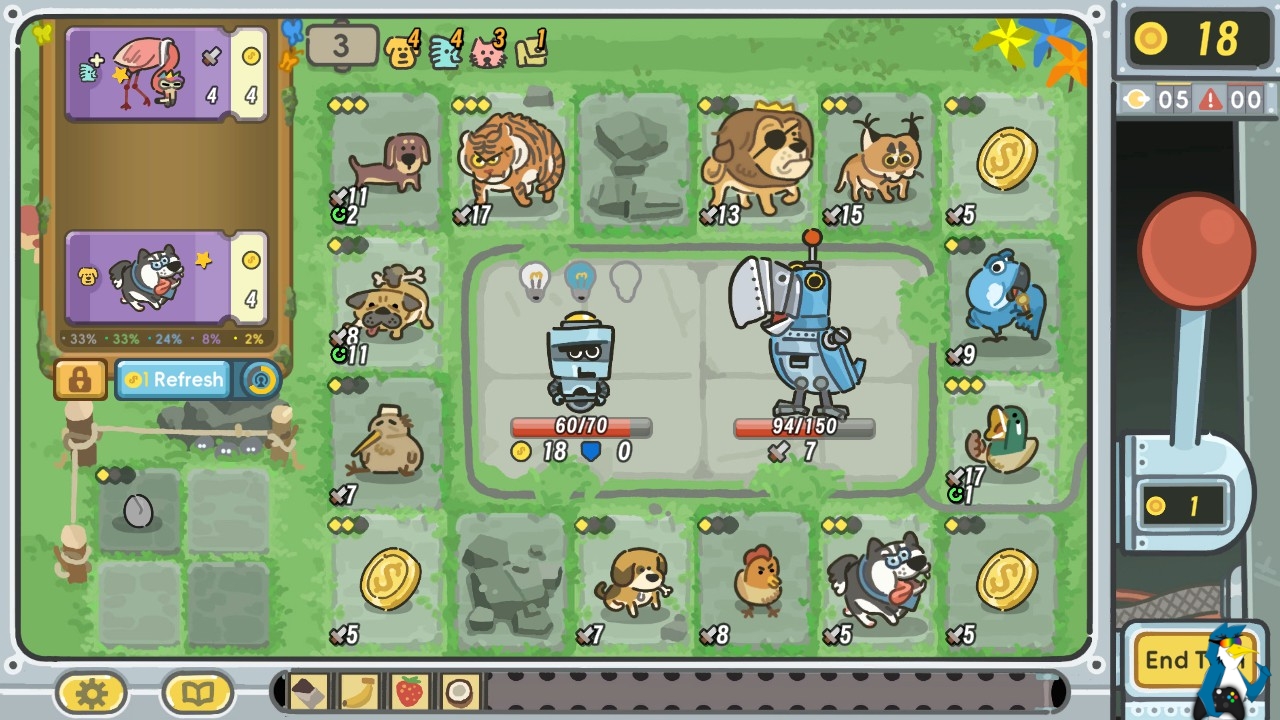Select the chicken tile
1280x720 pixels.
click(x=757, y=580)
